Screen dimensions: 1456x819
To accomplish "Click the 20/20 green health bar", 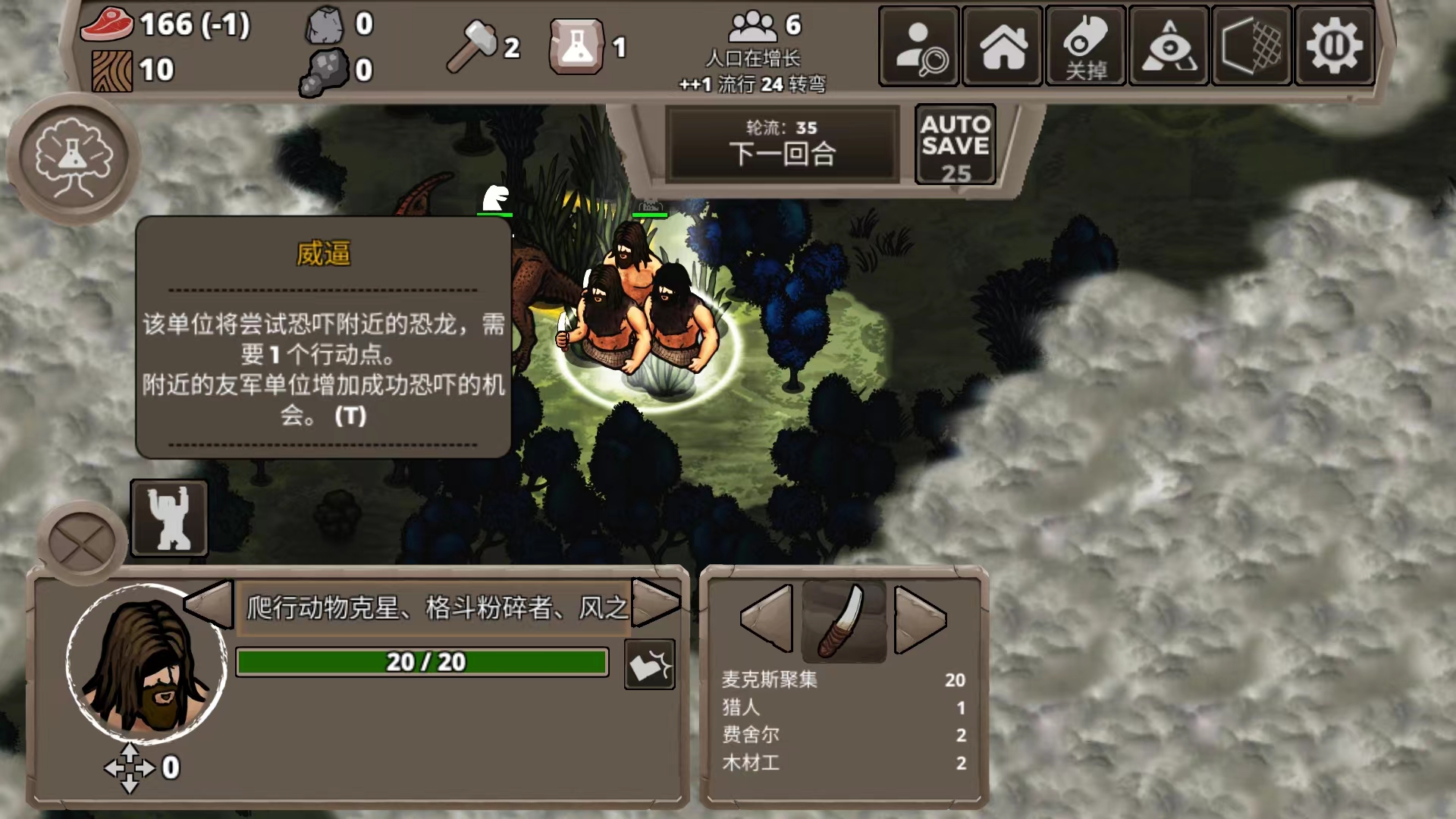I will click(422, 661).
